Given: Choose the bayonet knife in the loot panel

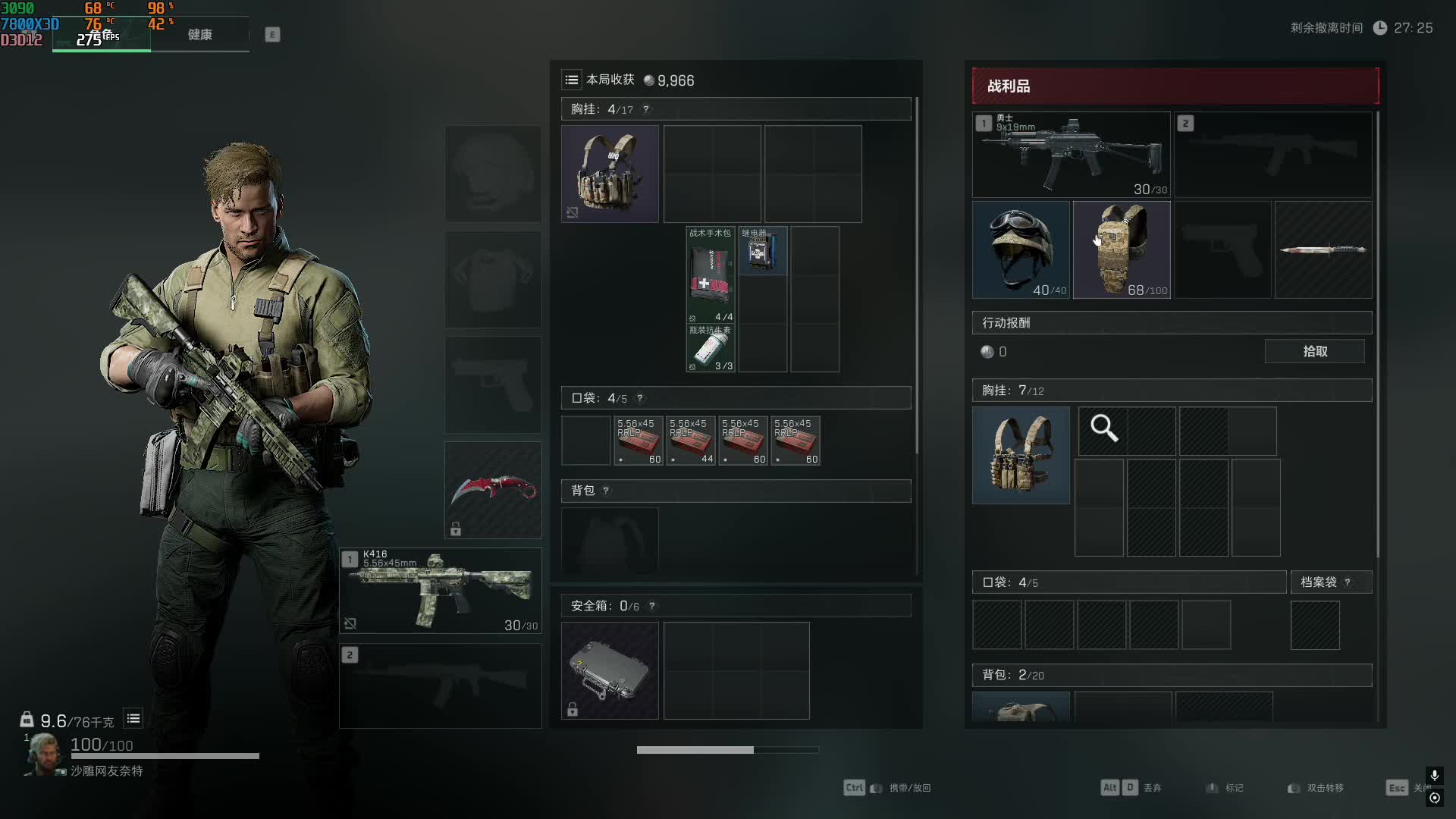Looking at the screenshot, I should [1323, 249].
